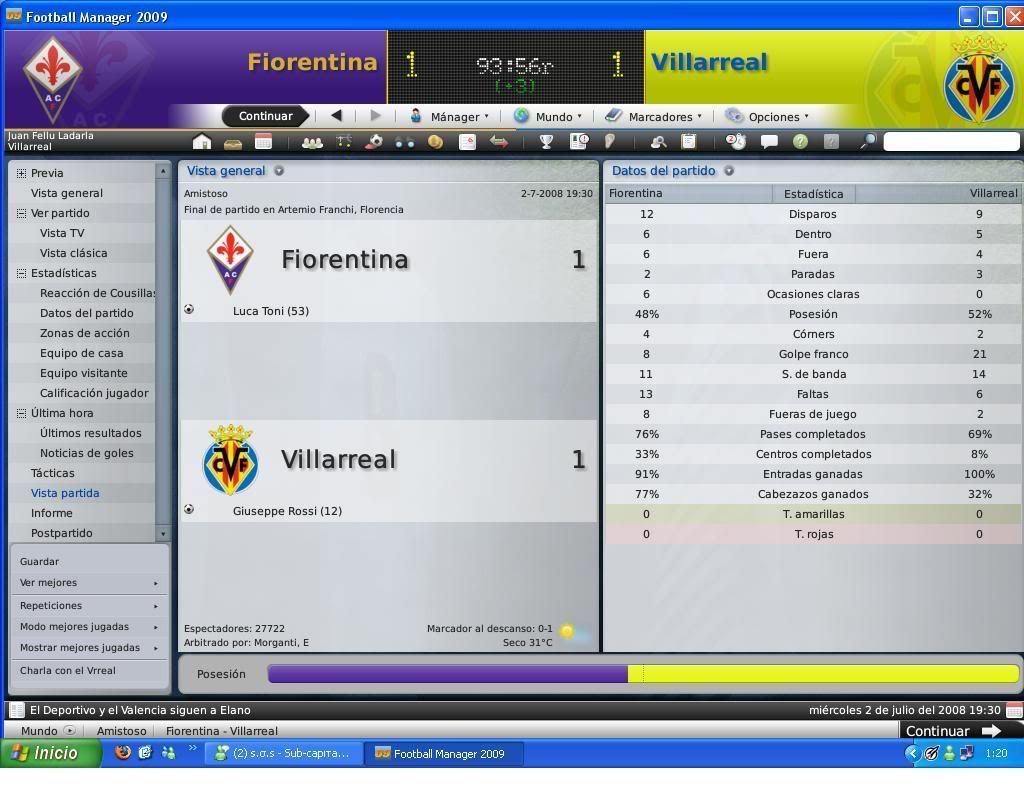Open the Tácticas section
This screenshot has width=1024, height=791.
pos(52,473)
